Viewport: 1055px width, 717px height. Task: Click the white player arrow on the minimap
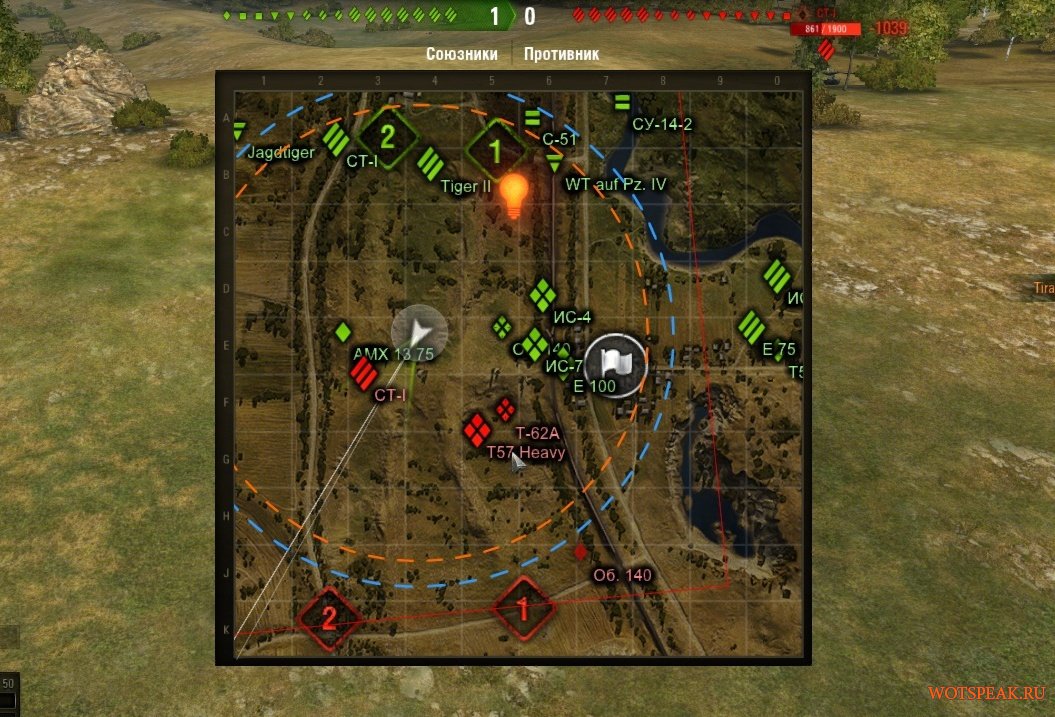pyautogui.click(x=420, y=331)
